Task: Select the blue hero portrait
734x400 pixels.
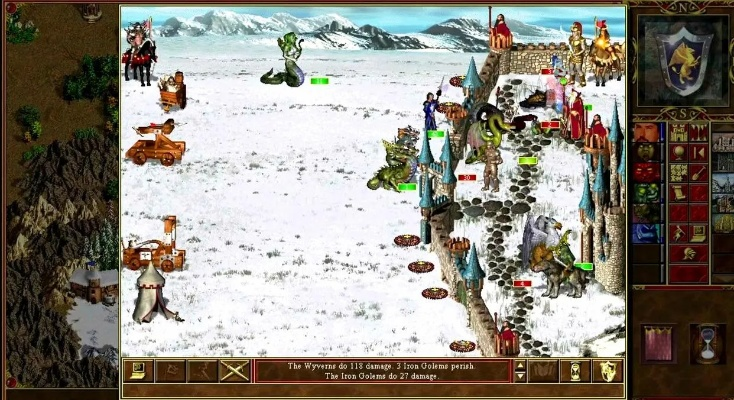Action: (x=646, y=232)
